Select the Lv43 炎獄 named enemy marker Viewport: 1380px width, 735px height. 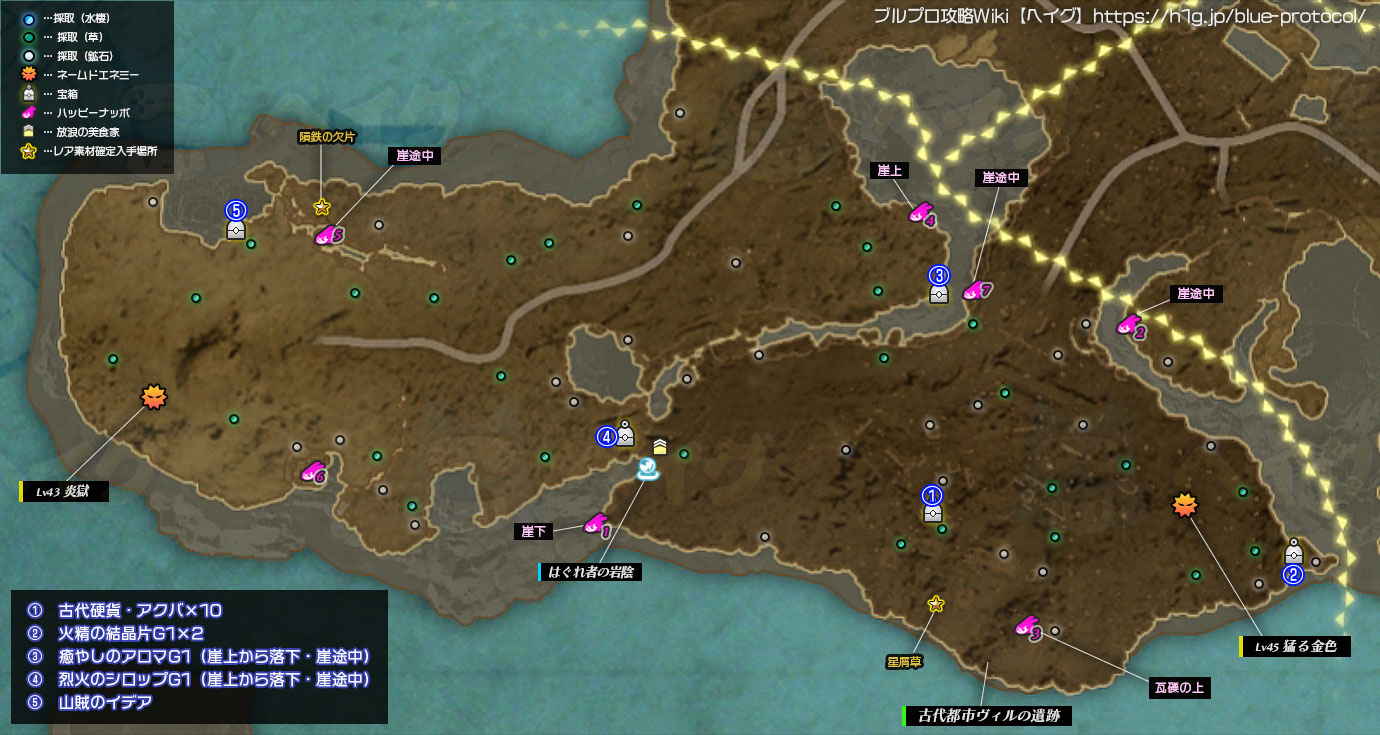(153, 397)
